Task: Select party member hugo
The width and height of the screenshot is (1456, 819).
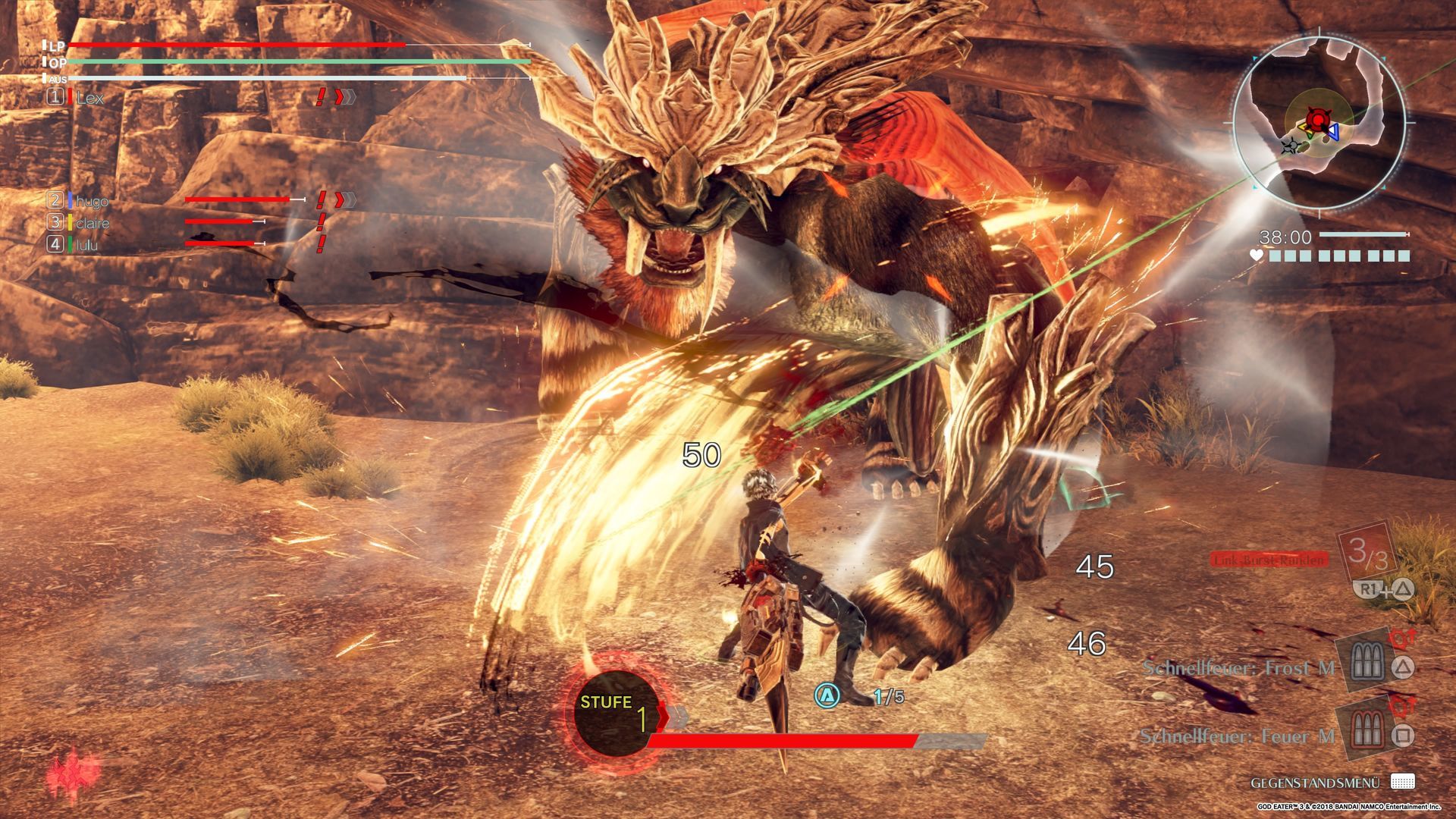Action: 92,201
